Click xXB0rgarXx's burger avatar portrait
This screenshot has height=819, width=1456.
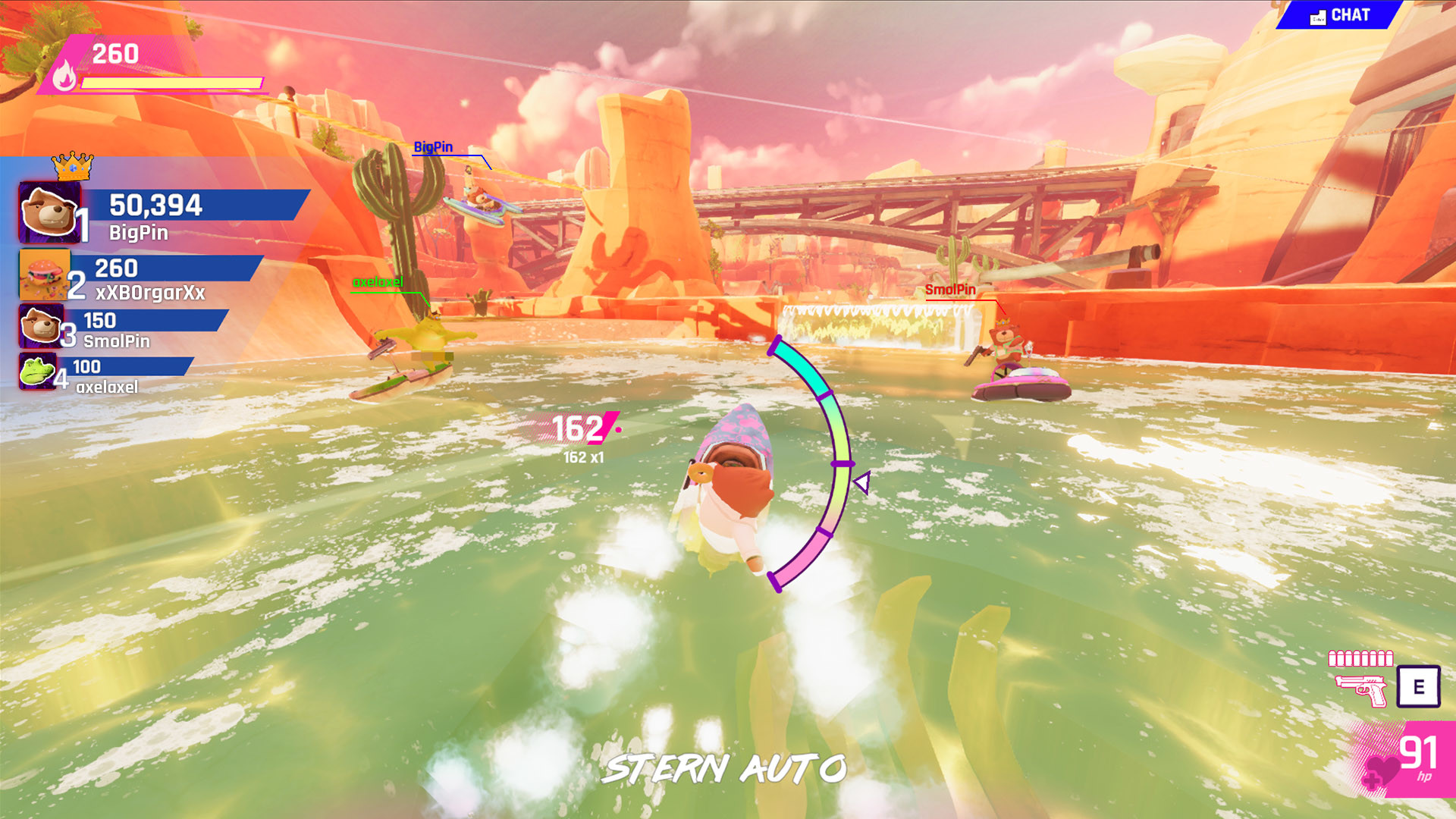(44, 275)
